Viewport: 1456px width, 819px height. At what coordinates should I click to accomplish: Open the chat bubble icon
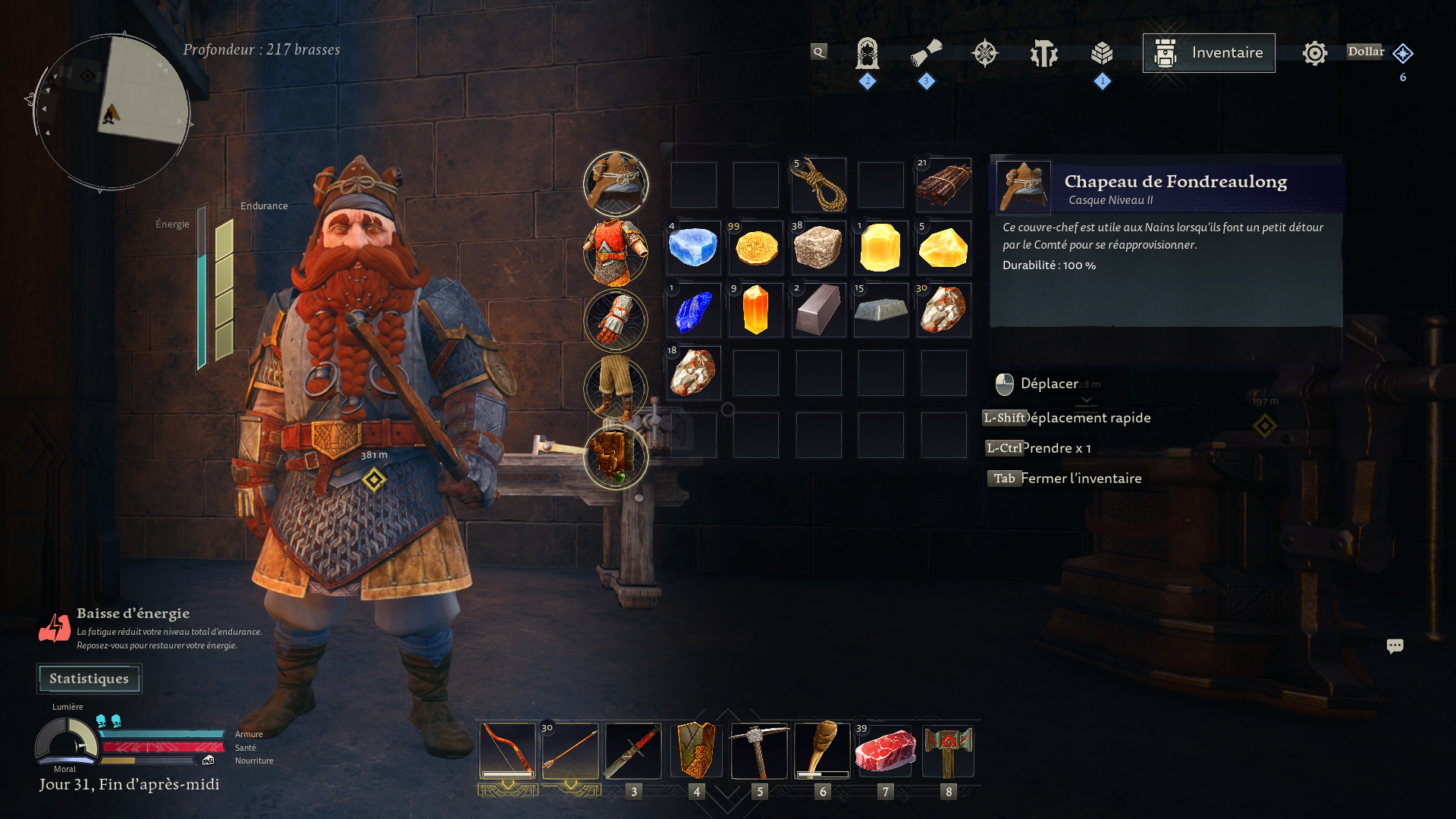(x=1395, y=646)
